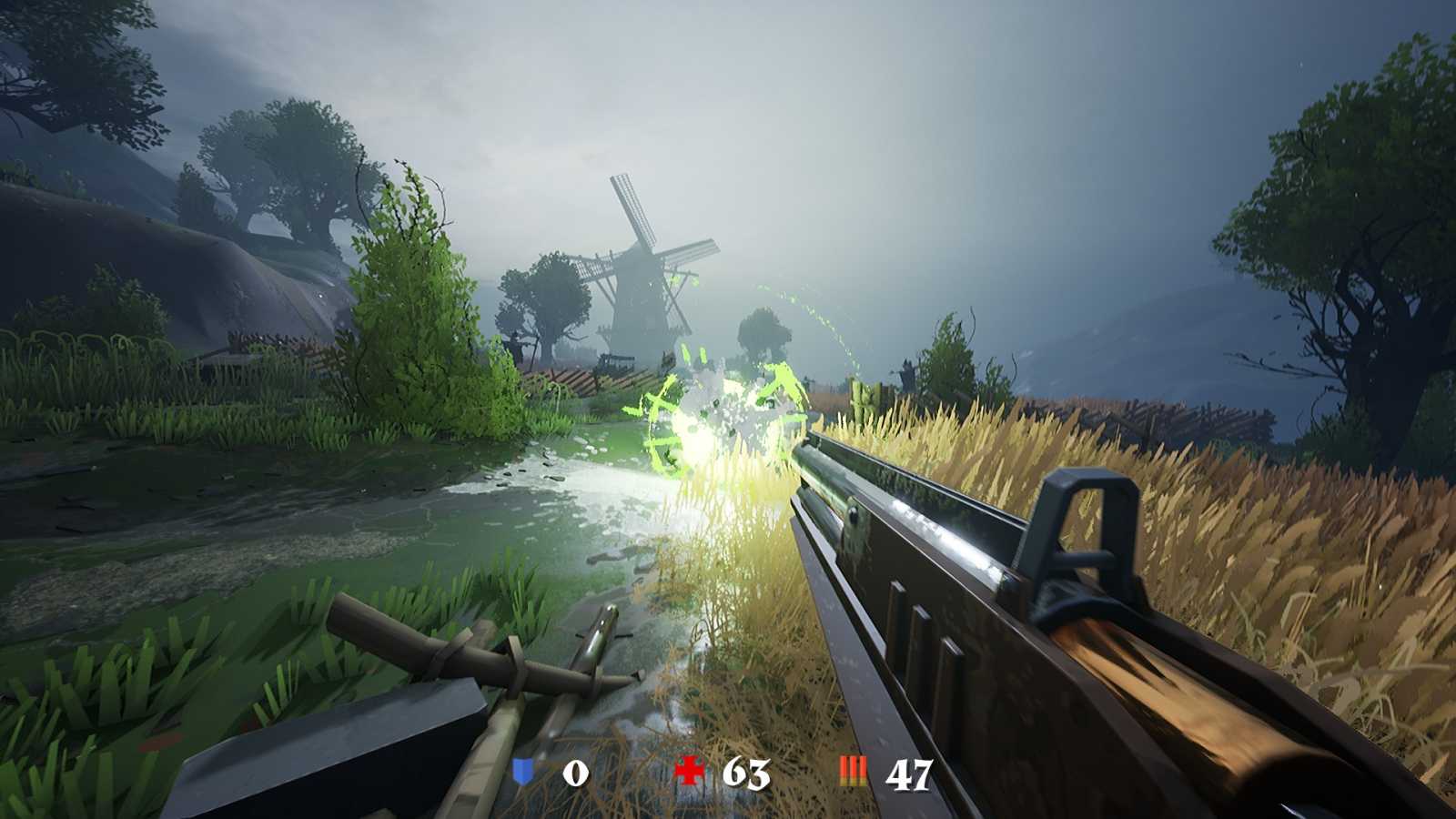Viewport: 1456px width, 819px height.
Task: Click the shotgun shells ammo icon
Action: (854, 773)
